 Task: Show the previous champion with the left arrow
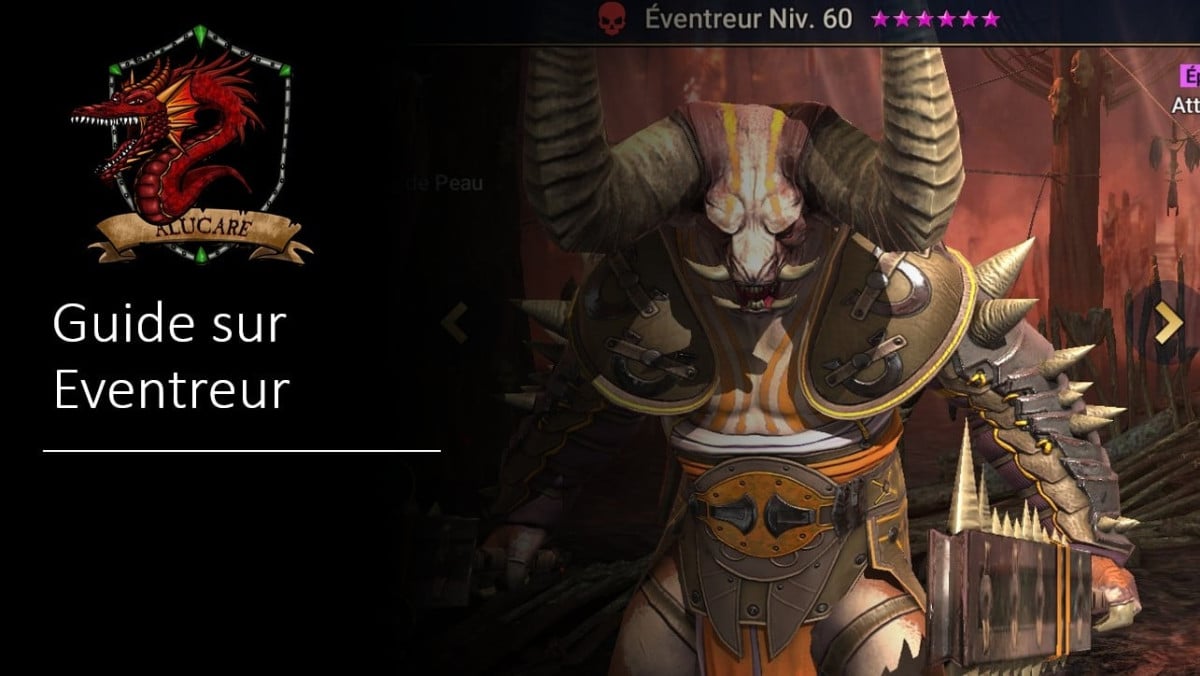click(455, 324)
